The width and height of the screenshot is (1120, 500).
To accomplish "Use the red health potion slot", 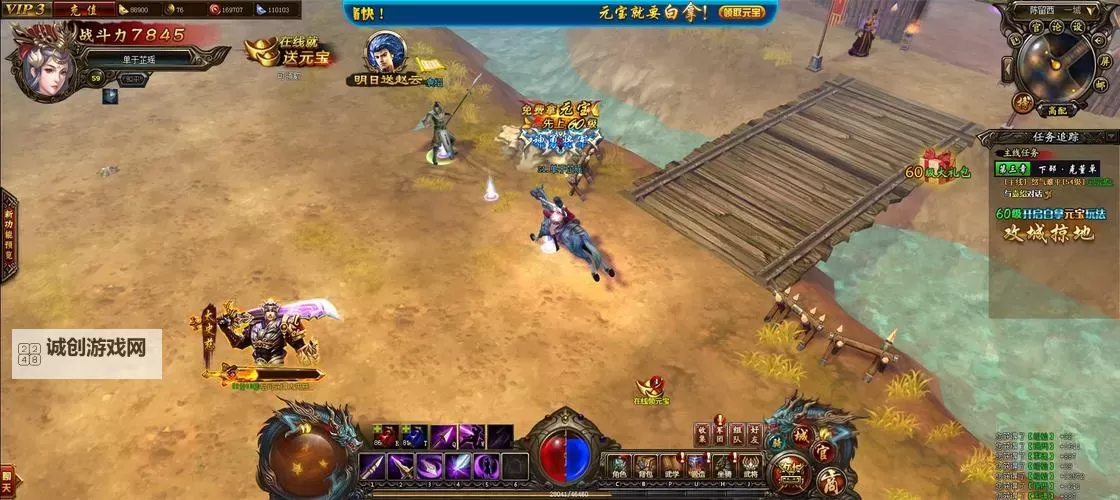I will 387,436.
